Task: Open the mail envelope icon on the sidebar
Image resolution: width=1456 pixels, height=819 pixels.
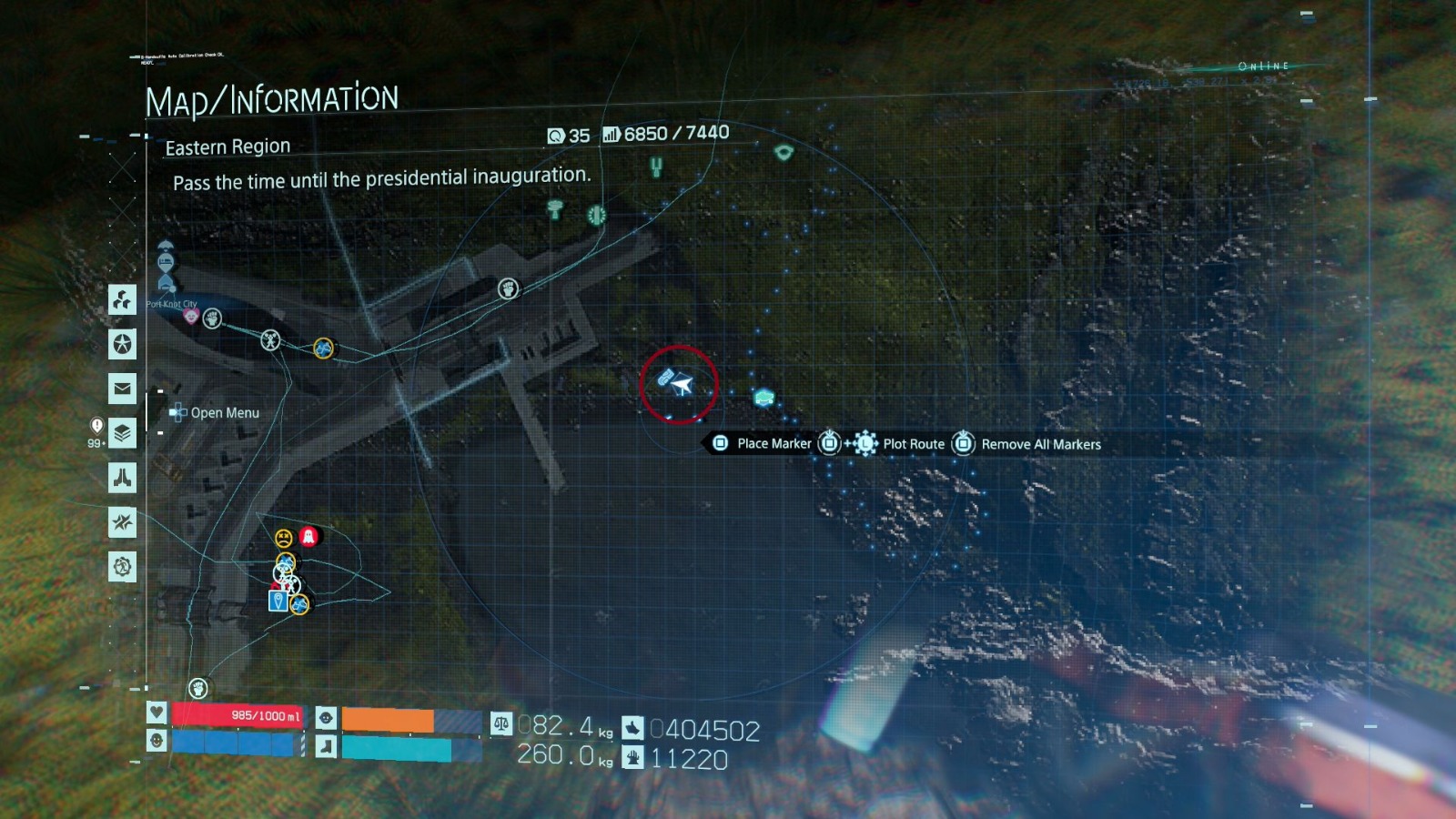Action: tap(122, 389)
